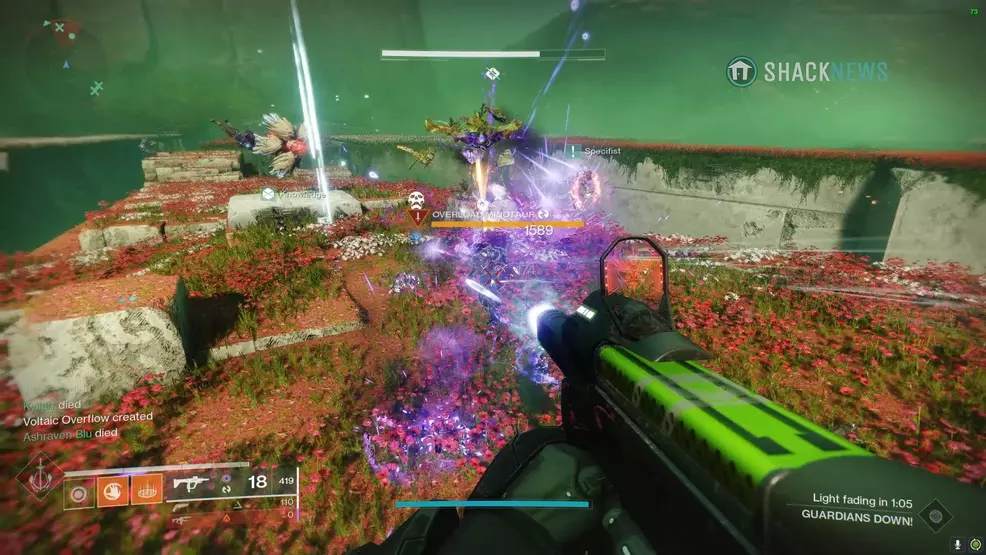Select the grenade ability icon
The image size is (986, 555).
(78, 491)
